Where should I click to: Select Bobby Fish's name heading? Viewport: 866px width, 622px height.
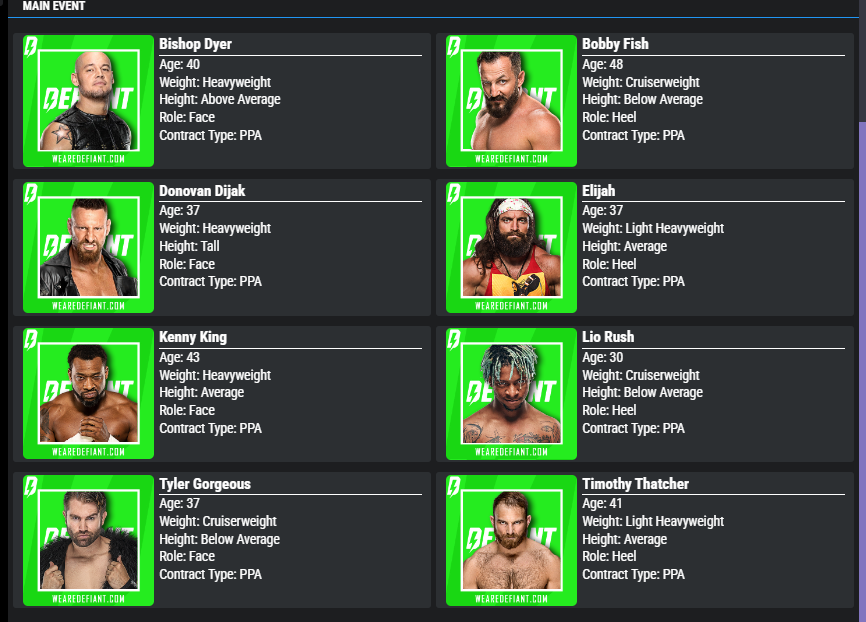pyautogui.click(x=615, y=44)
